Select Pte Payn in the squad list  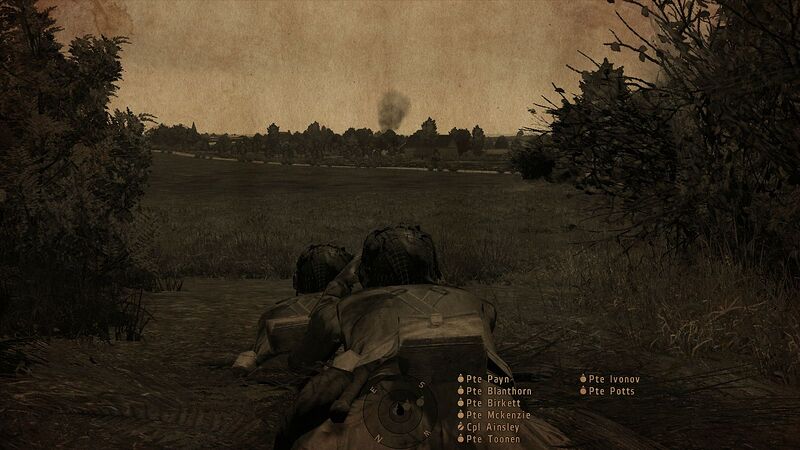click(485, 379)
